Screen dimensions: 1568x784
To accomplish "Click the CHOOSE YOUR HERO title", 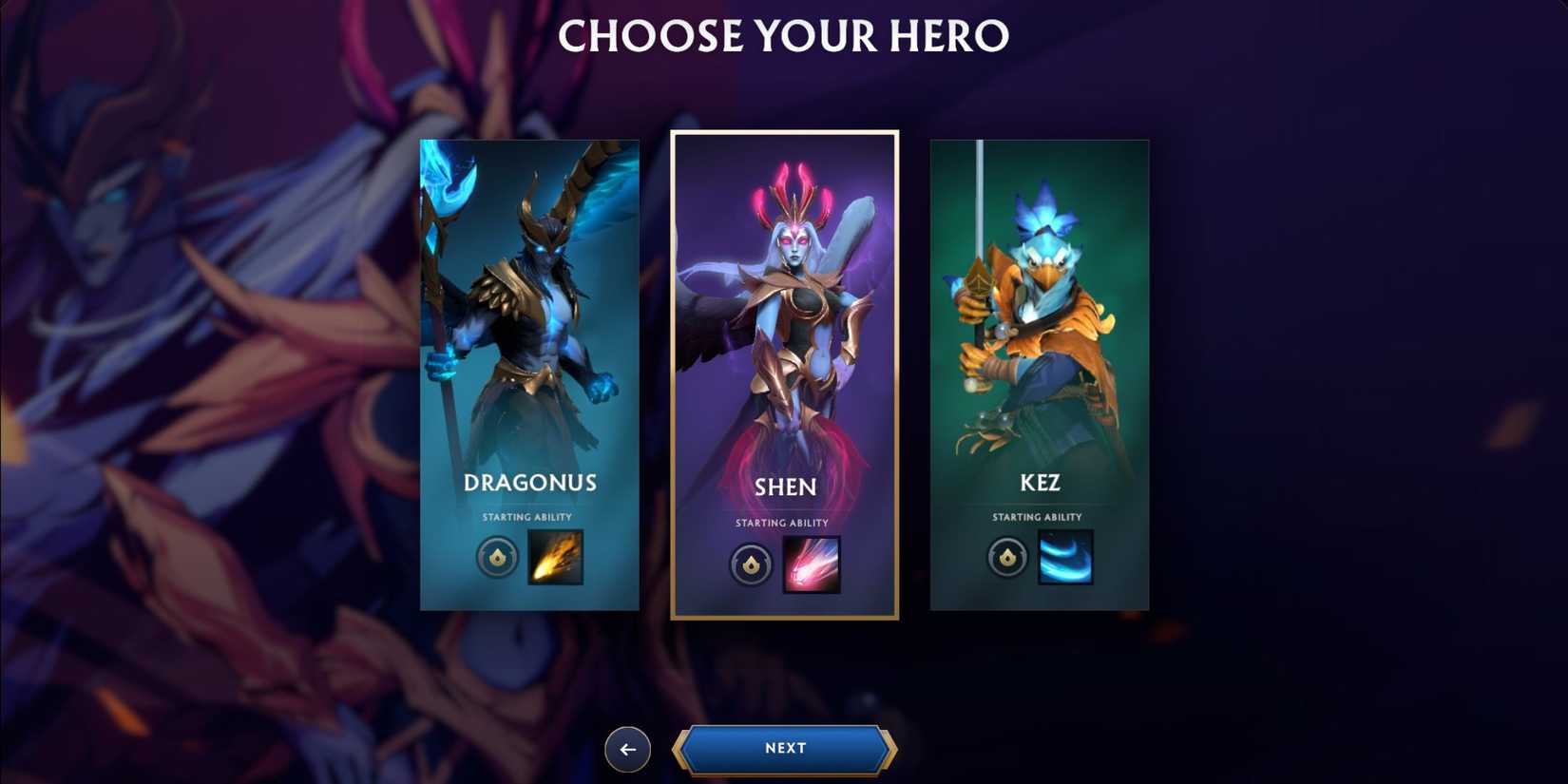I will pyautogui.click(x=784, y=36).
